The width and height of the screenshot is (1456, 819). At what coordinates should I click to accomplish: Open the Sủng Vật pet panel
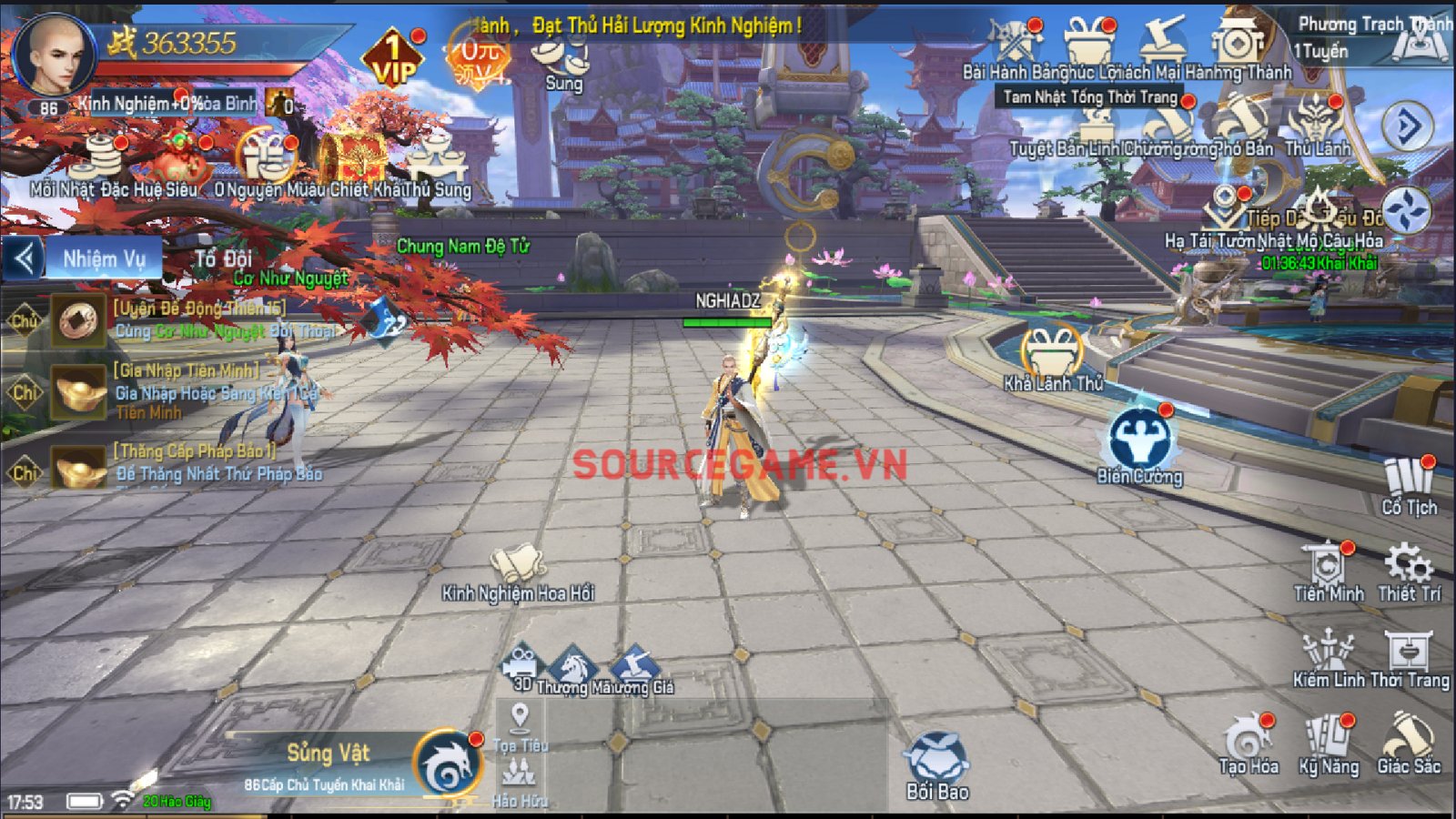click(x=446, y=764)
